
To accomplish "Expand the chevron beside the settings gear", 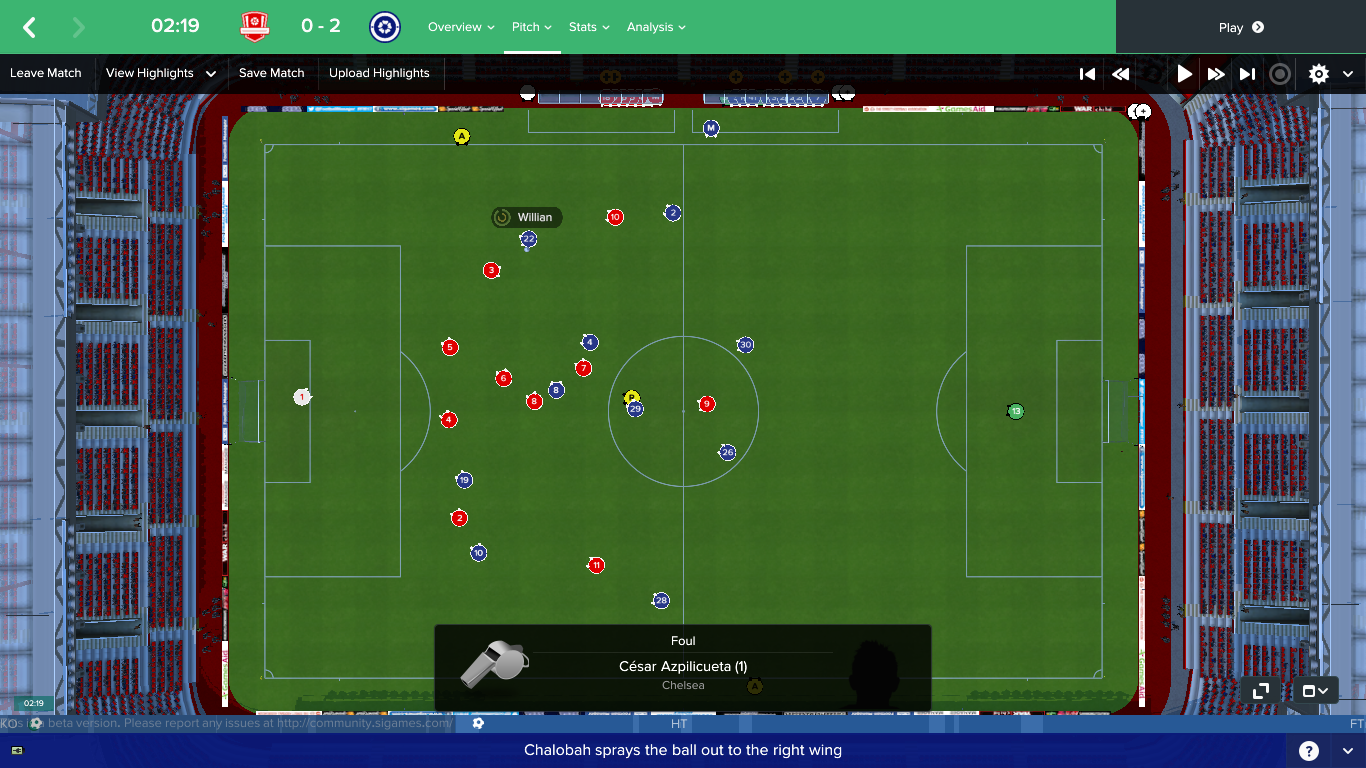I will pos(1347,73).
